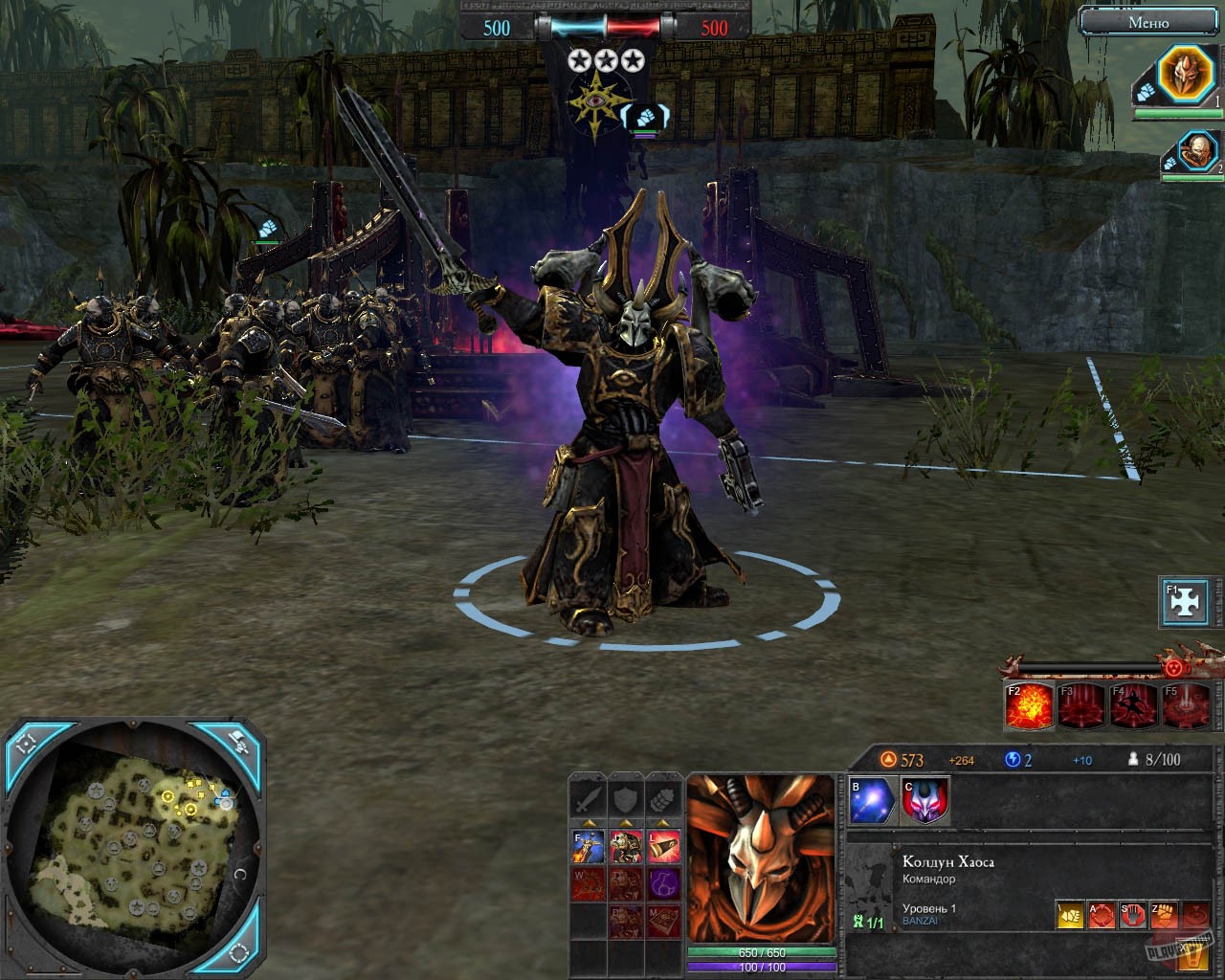Choose the gold armor upgrade
The image size is (1225, 980).
tap(626, 846)
